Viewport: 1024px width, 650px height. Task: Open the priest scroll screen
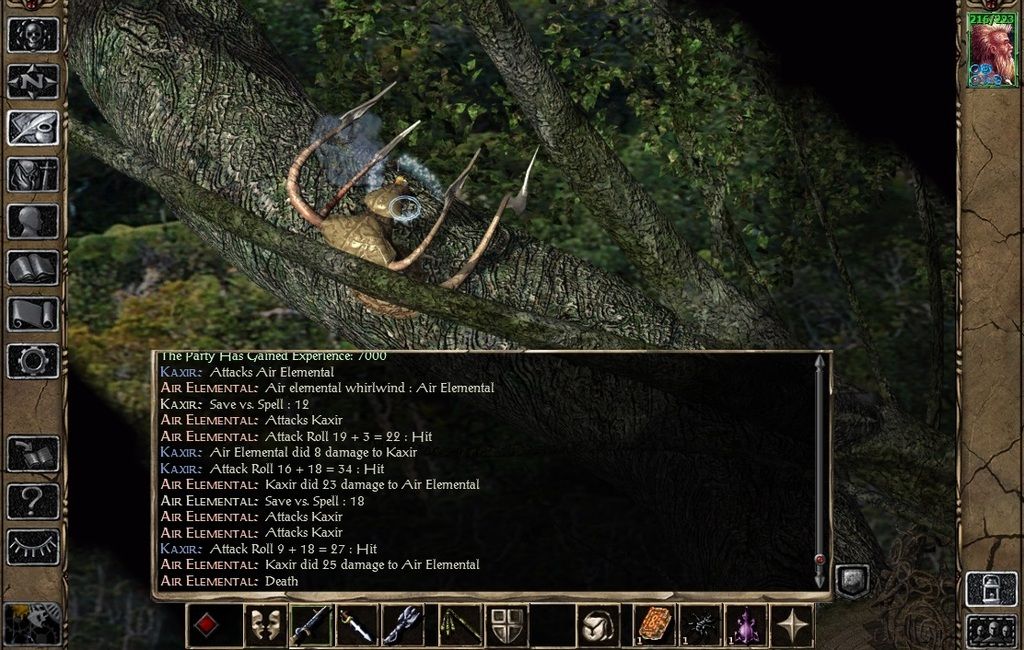click(x=33, y=314)
